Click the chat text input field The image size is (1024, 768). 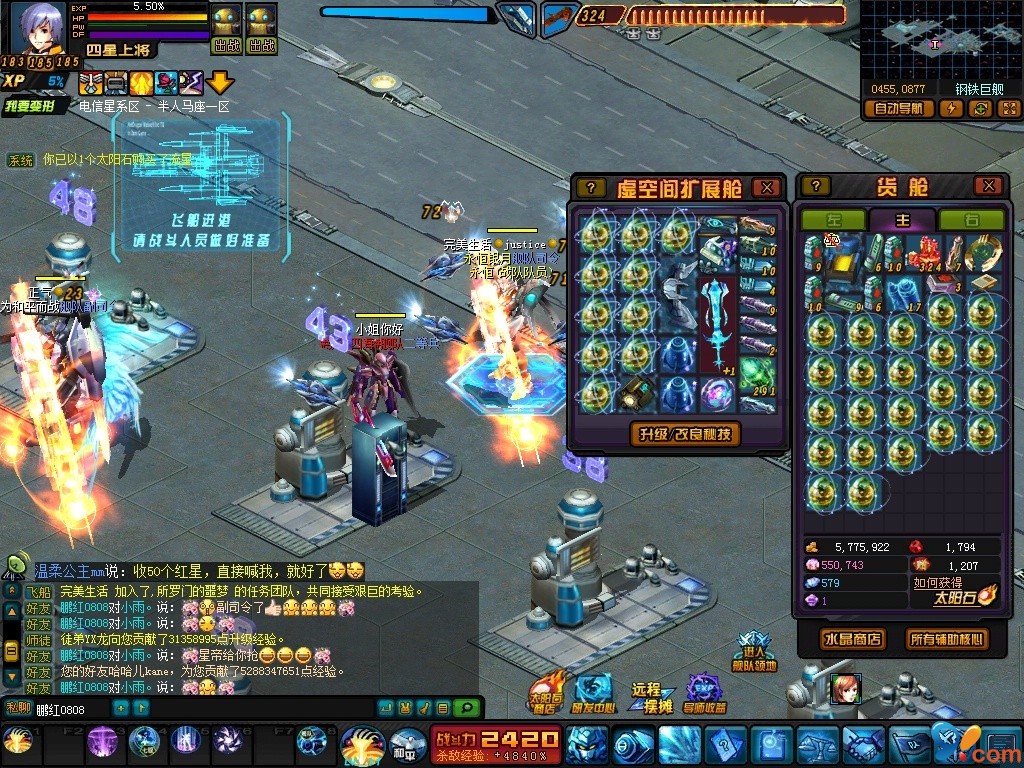click(x=70, y=709)
